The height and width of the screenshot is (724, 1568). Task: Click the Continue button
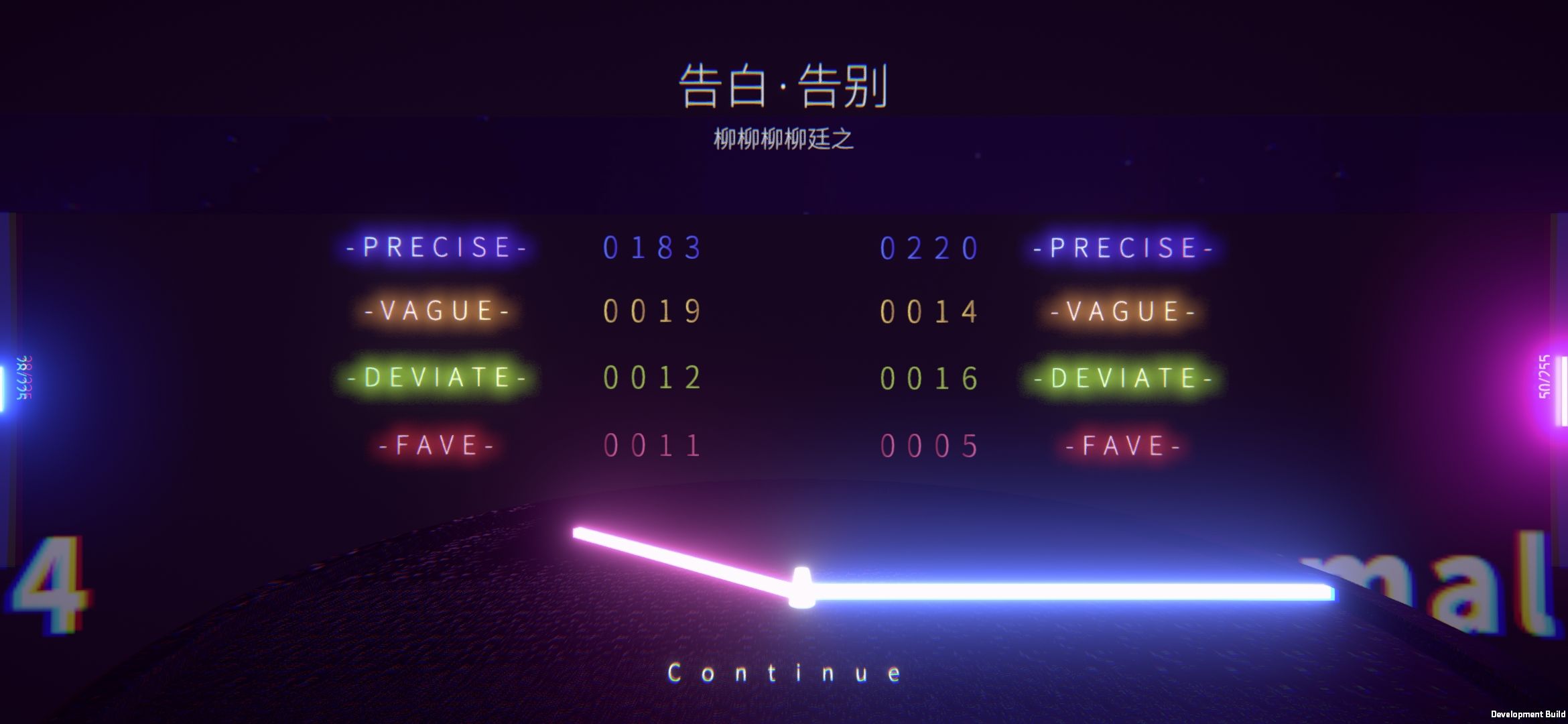784,671
